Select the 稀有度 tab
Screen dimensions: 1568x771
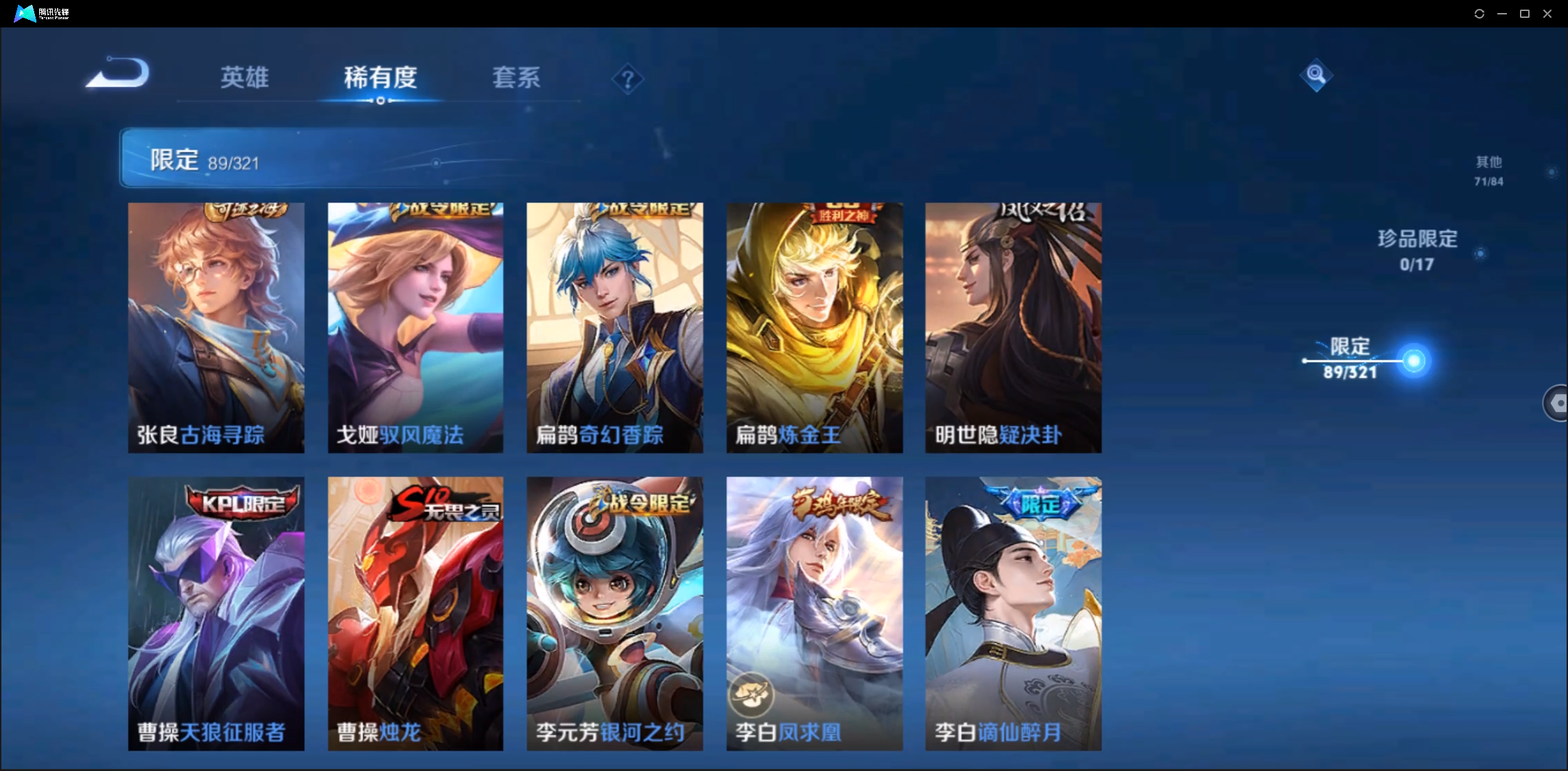click(380, 78)
